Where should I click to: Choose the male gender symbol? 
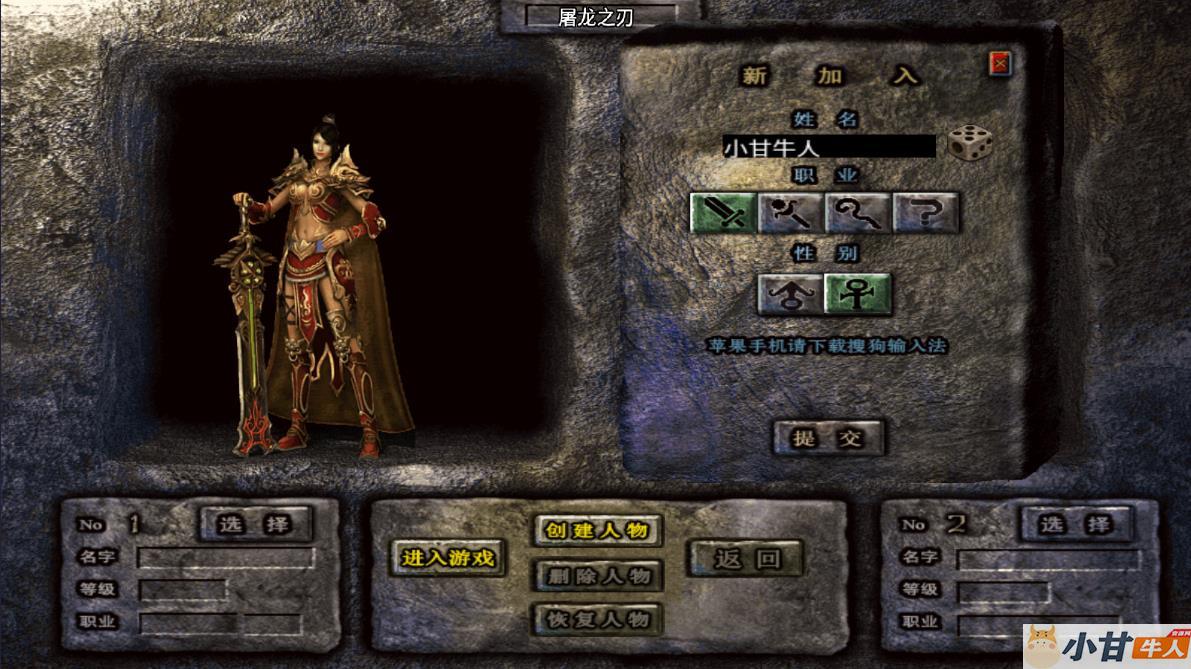point(790,294)
